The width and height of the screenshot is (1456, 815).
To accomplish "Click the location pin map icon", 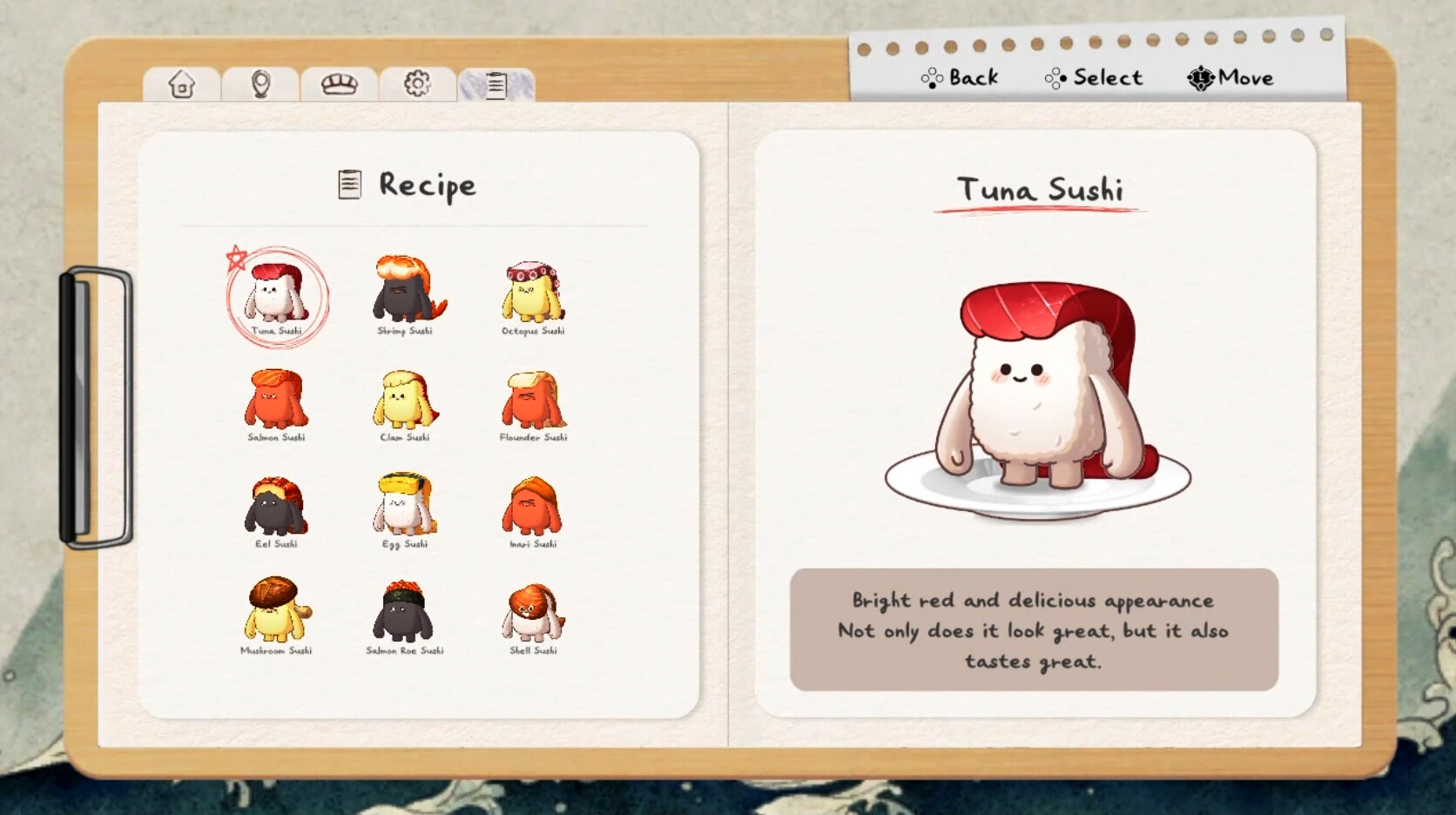I will 259,83.
